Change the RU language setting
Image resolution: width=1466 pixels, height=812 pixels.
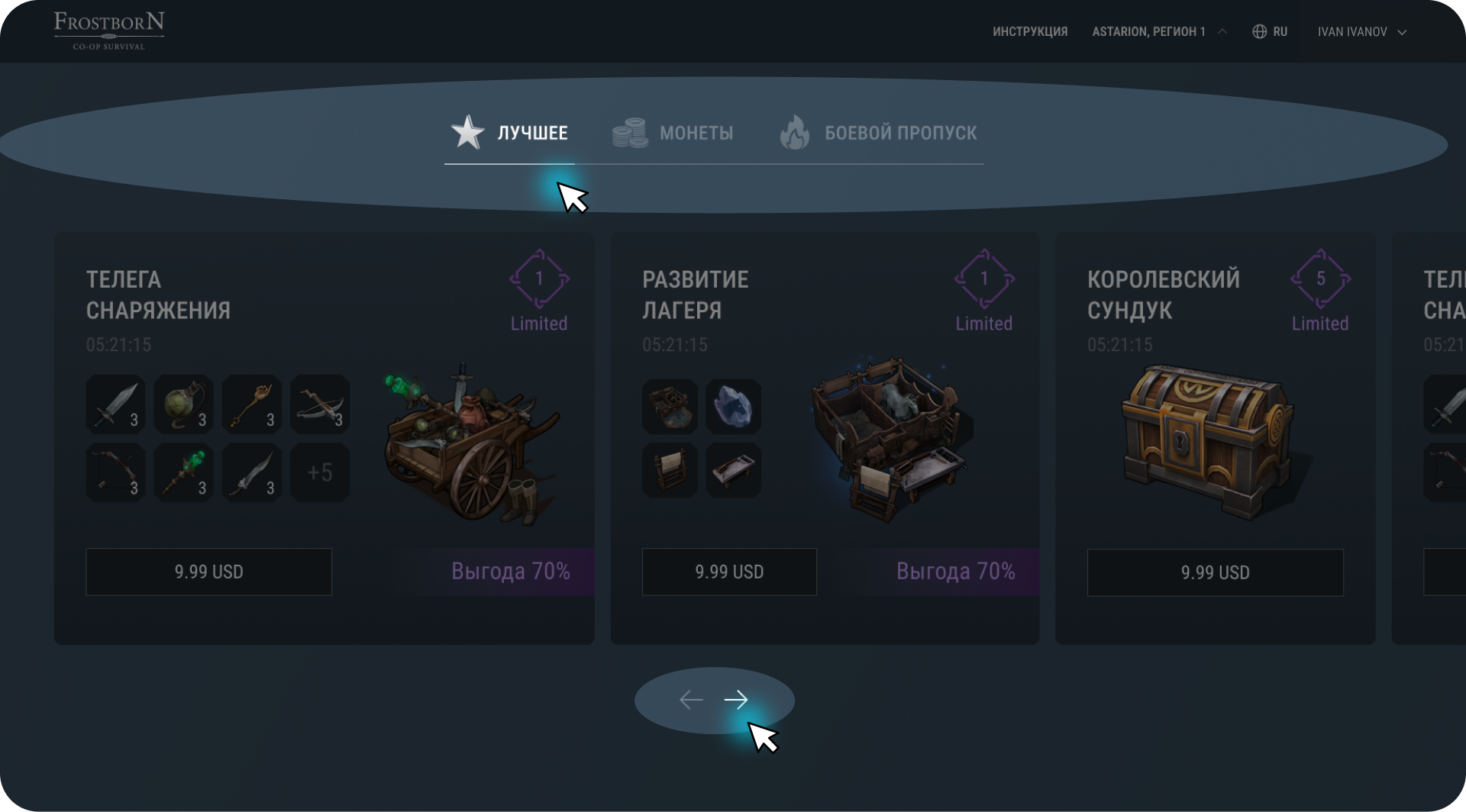pyautogui.click(x=1270, y=32)
